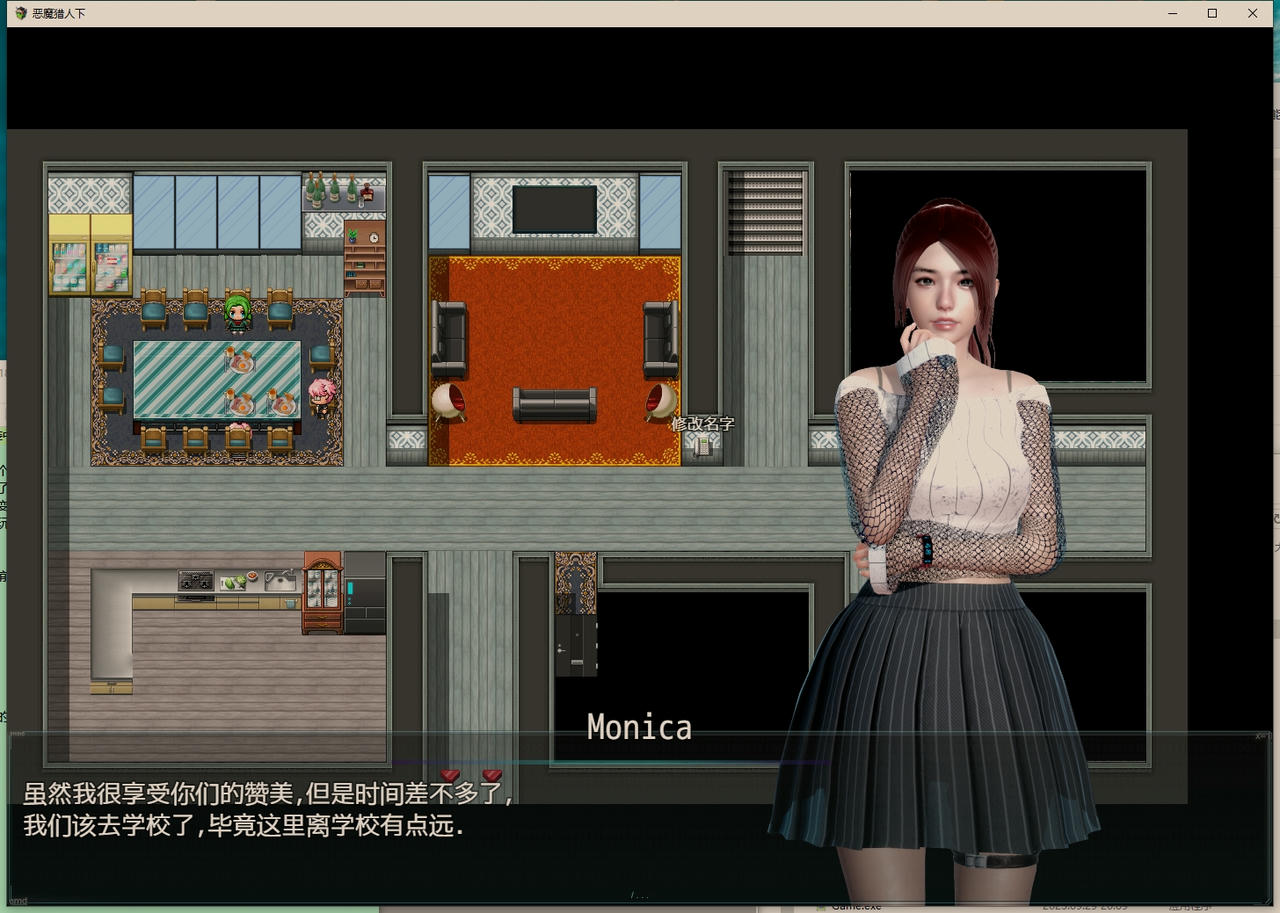Click the wall-mounted TV in the living room
The height and width of the screenshot is (913, 1280).
[553, 208]
